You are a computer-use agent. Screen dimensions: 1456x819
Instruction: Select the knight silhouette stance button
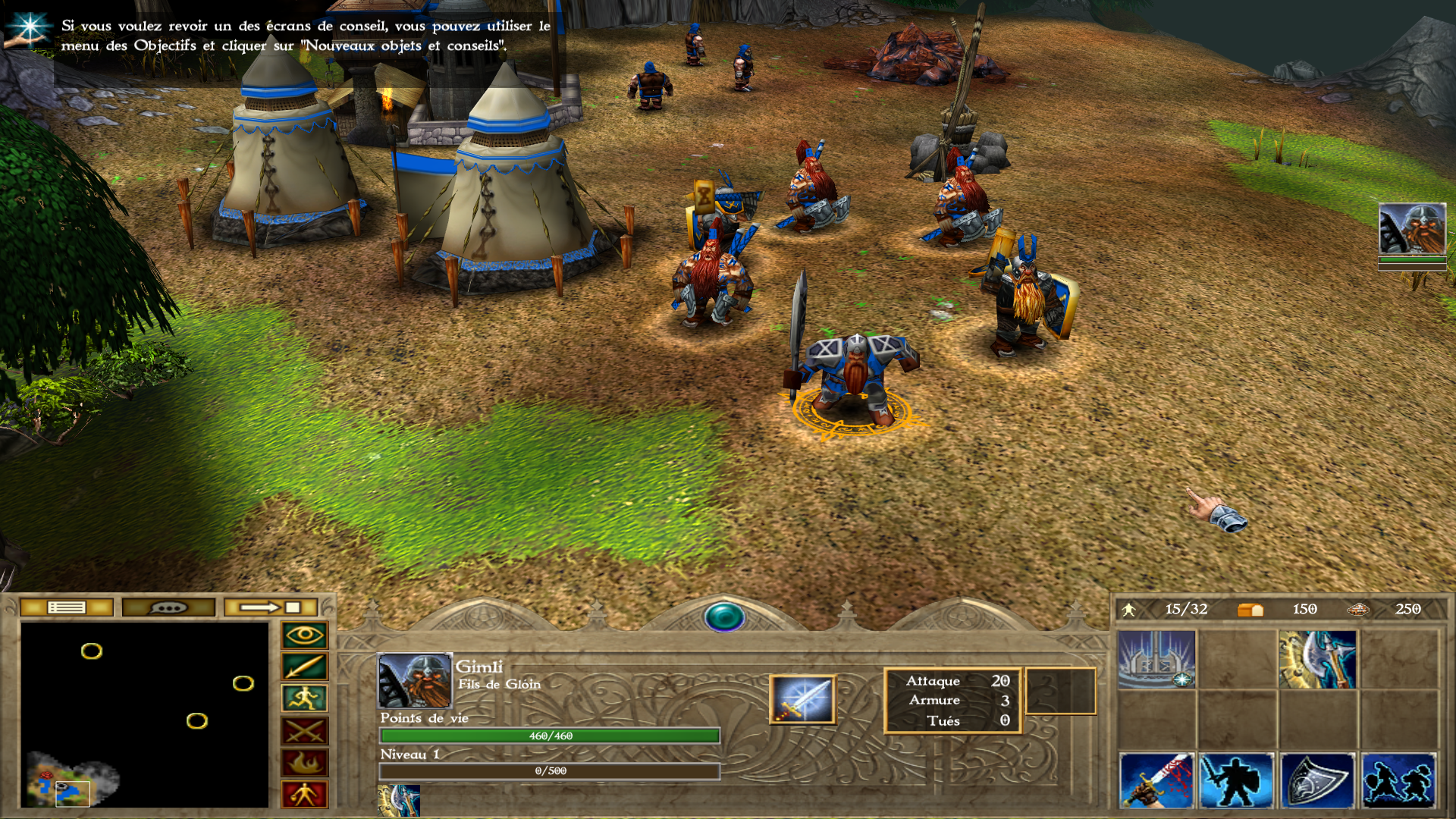[1237, 780]
